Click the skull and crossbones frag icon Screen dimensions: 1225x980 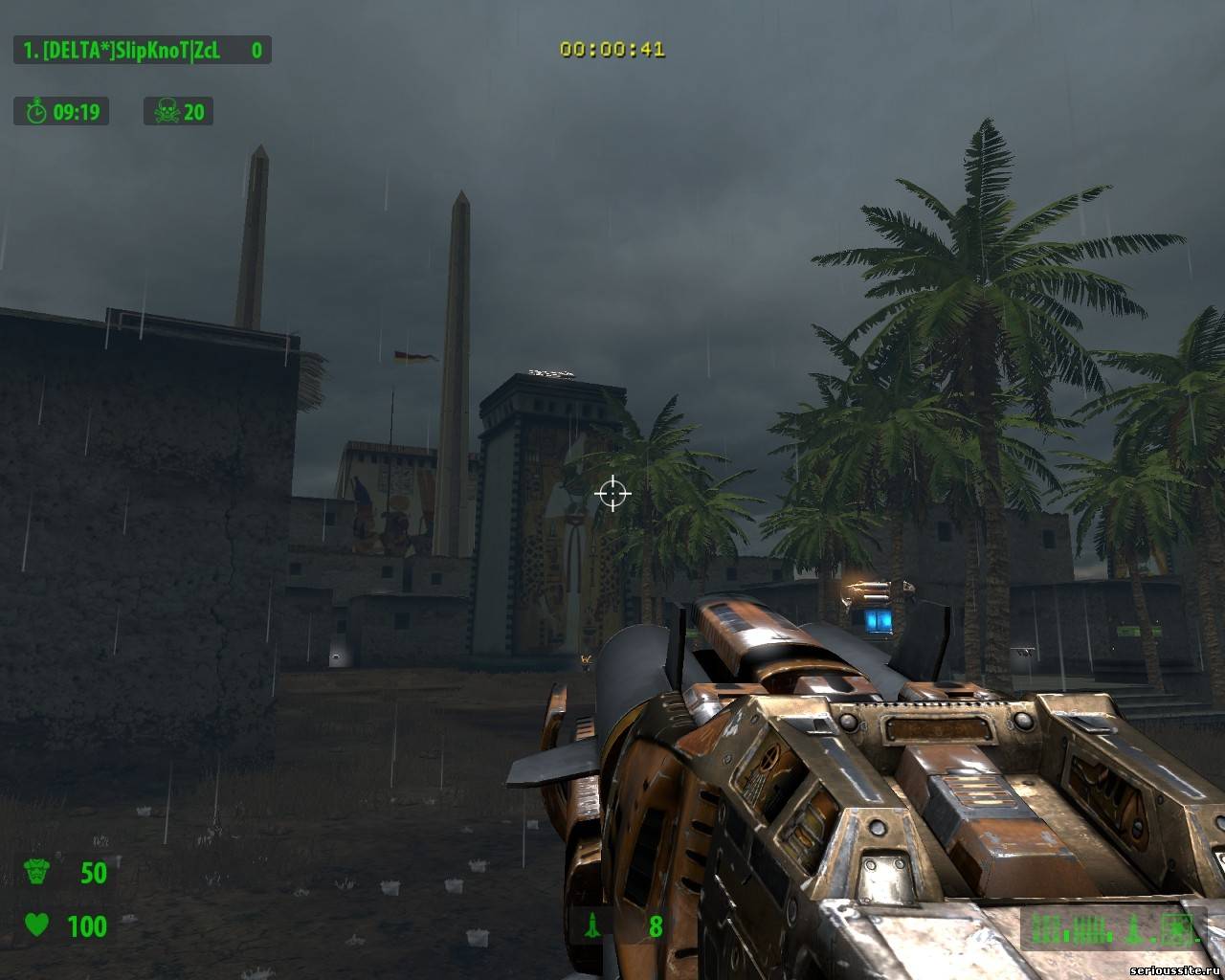point(166,112)
